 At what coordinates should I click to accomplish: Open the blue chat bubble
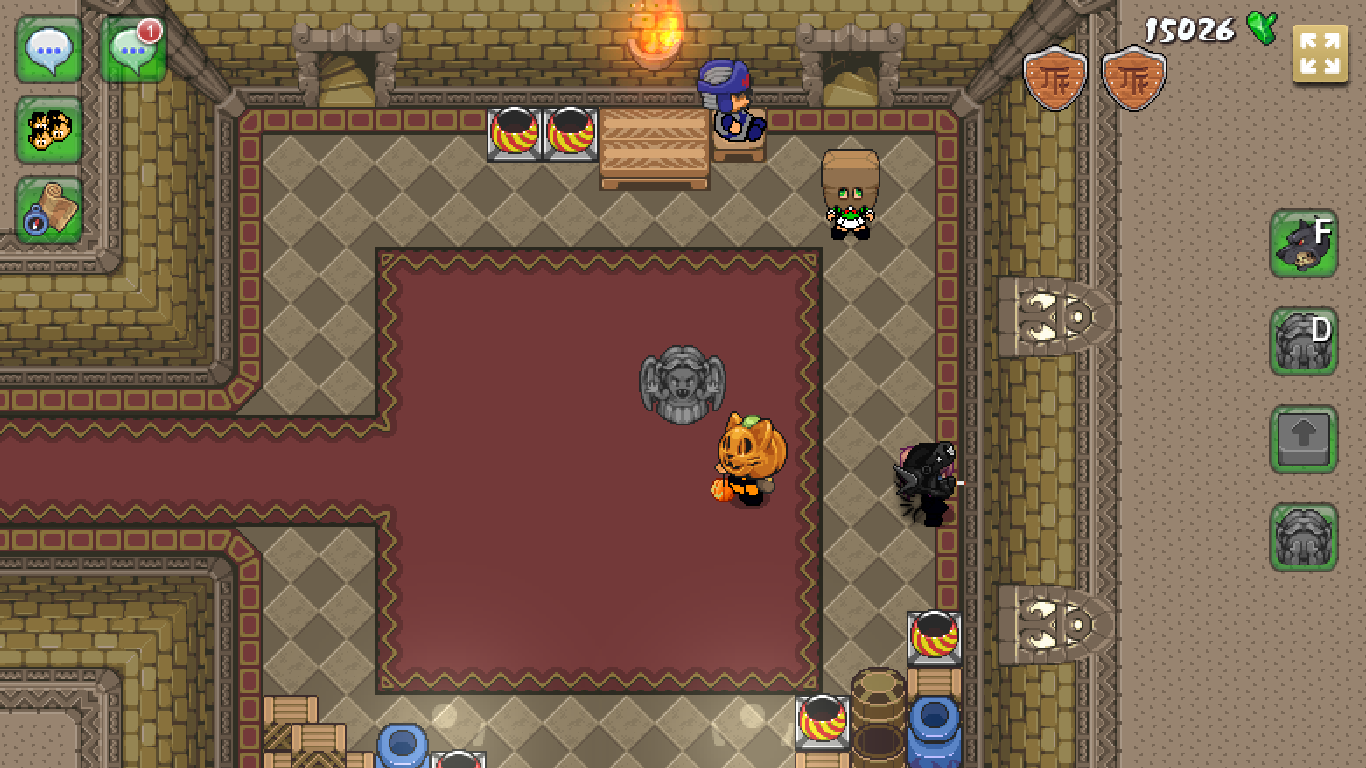[x=49, y=49]
